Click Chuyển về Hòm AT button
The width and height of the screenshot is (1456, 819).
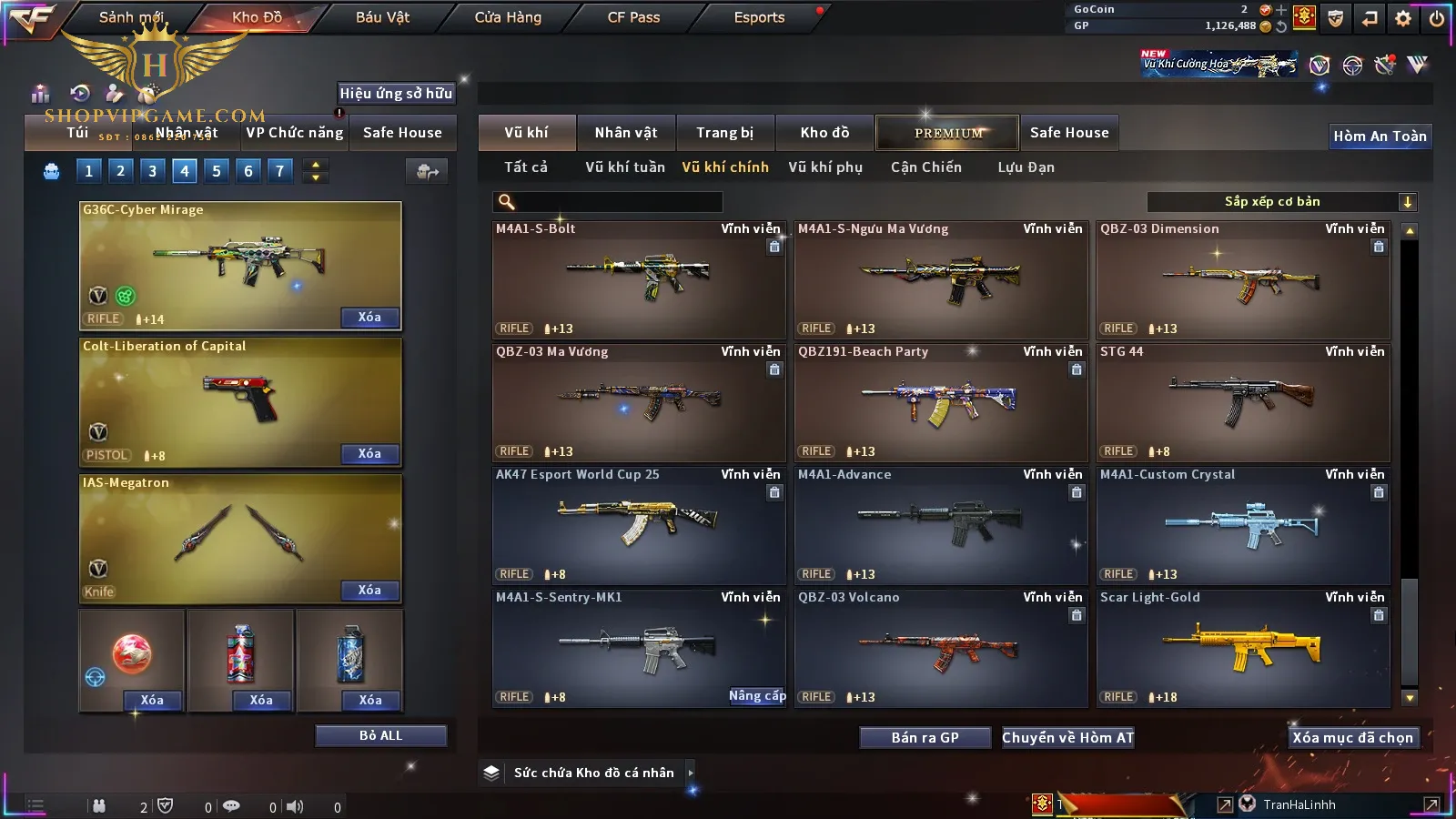tap(1067, 738)
